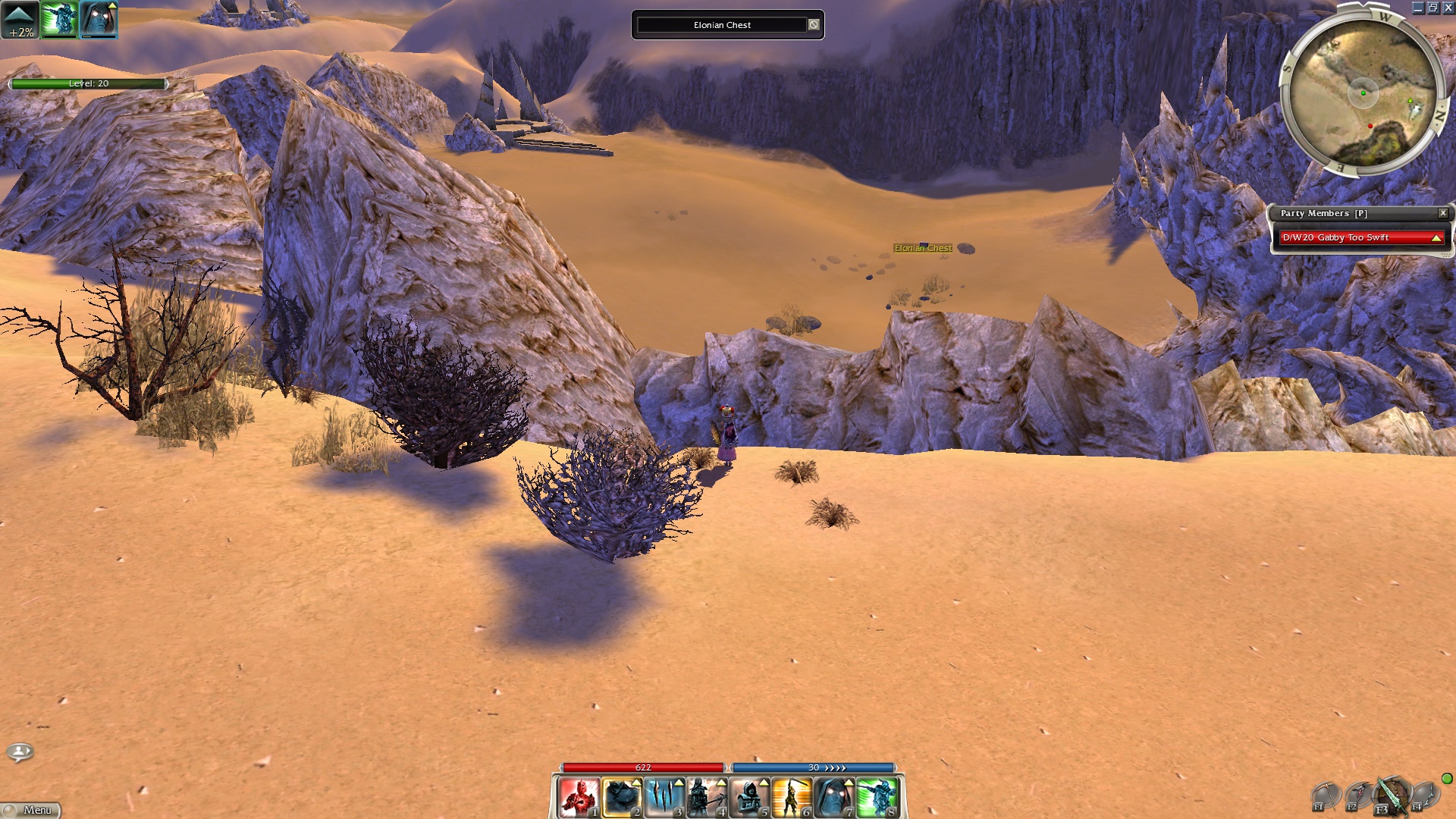The image size is (1456, 819).
Task: Close the Party Members window
Action: [x=1443, y=213]
